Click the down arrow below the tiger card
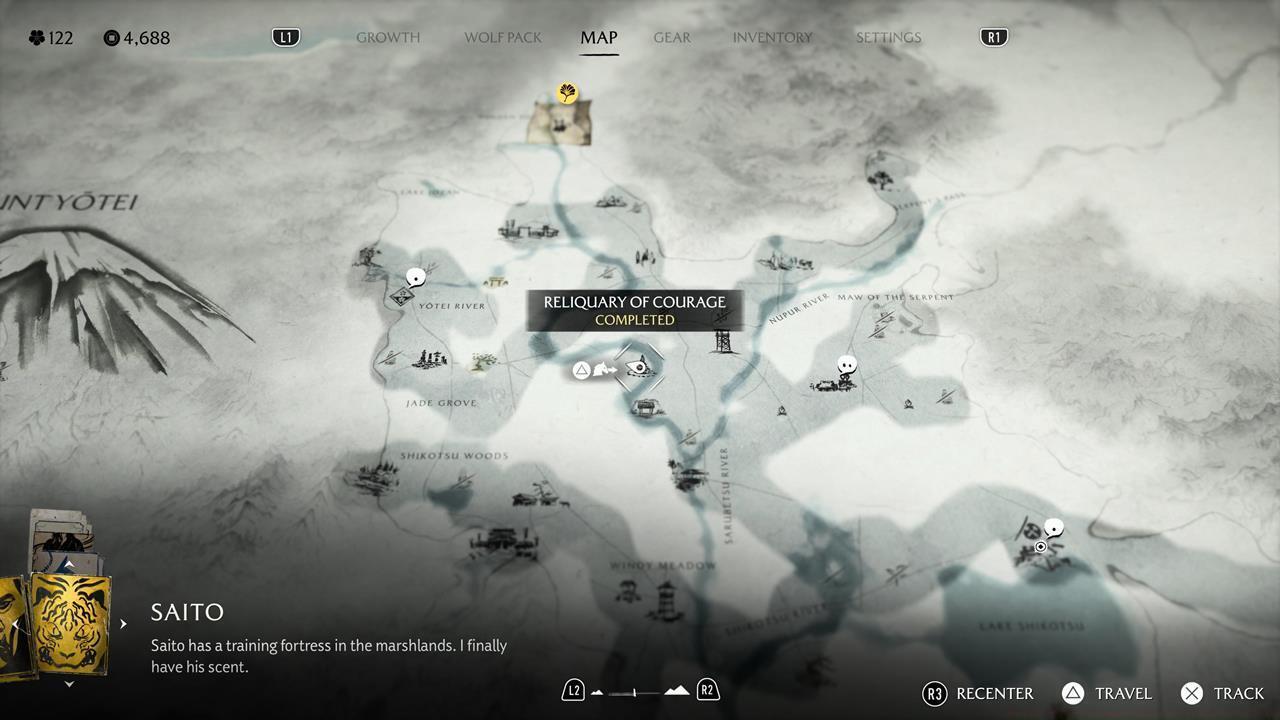This screenshot has height=720, width=1280. click(x=68, y=684)
